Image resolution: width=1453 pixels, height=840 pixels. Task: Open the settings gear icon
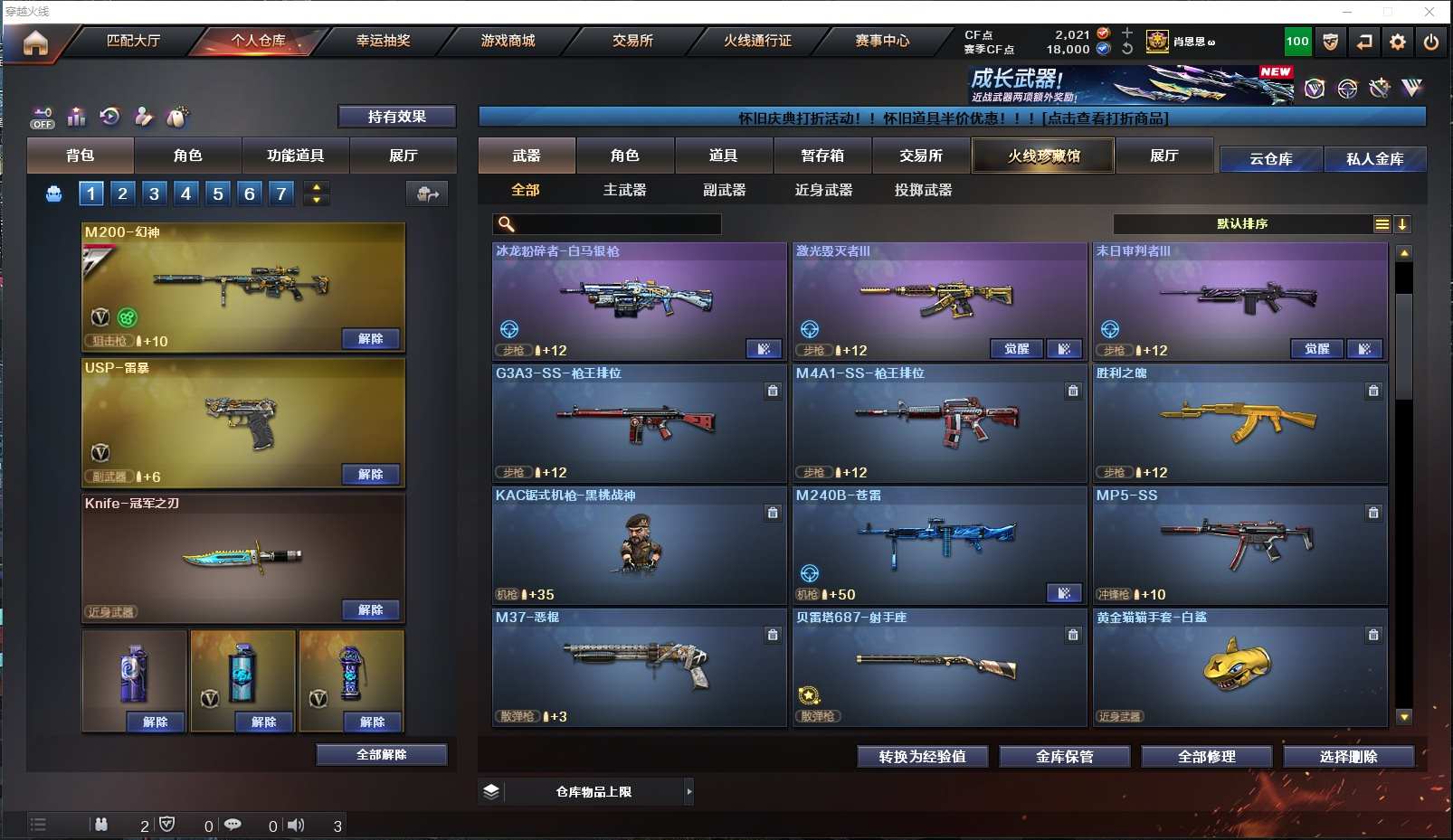coord(1398,42)
